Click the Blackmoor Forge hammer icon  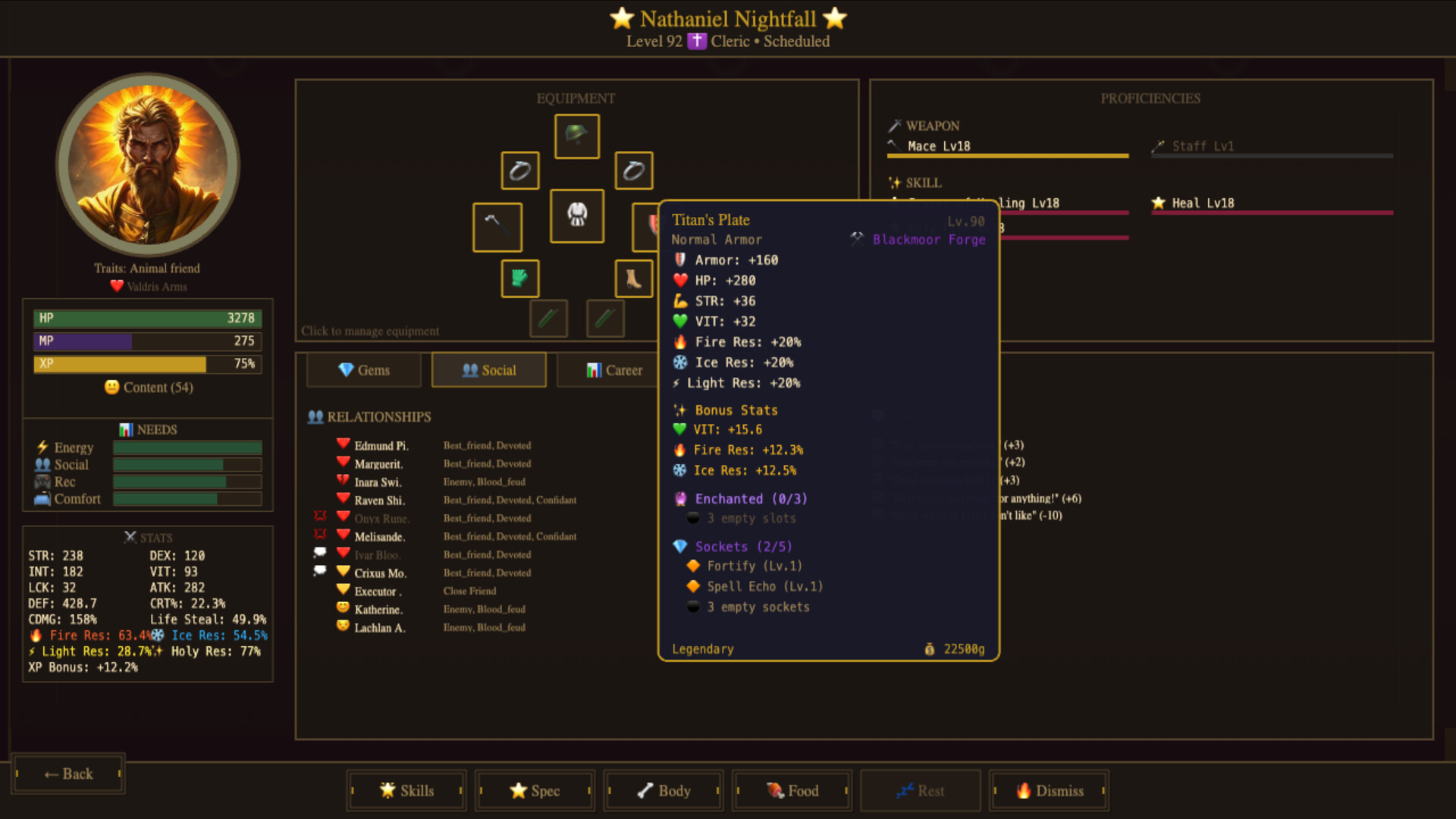858,238
